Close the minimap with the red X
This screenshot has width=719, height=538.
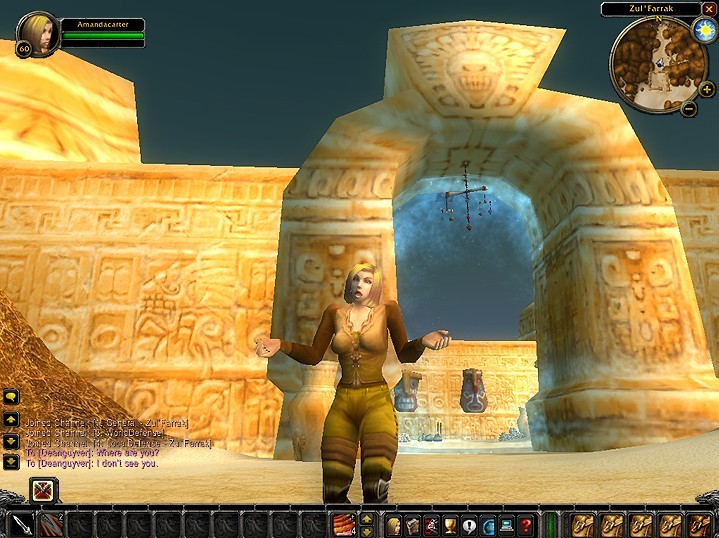coord(709,9)
